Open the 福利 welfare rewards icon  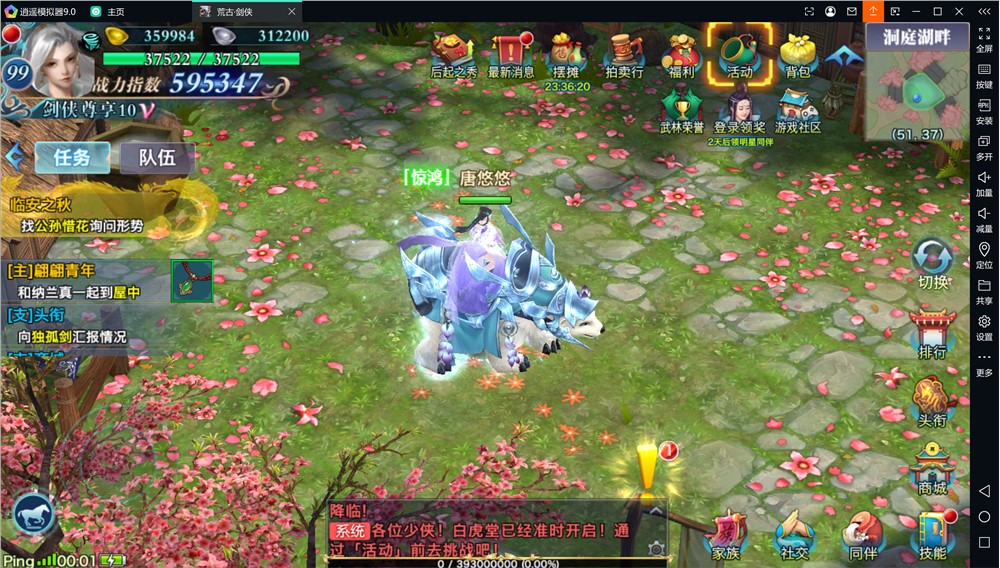click(x=682, y=53)
